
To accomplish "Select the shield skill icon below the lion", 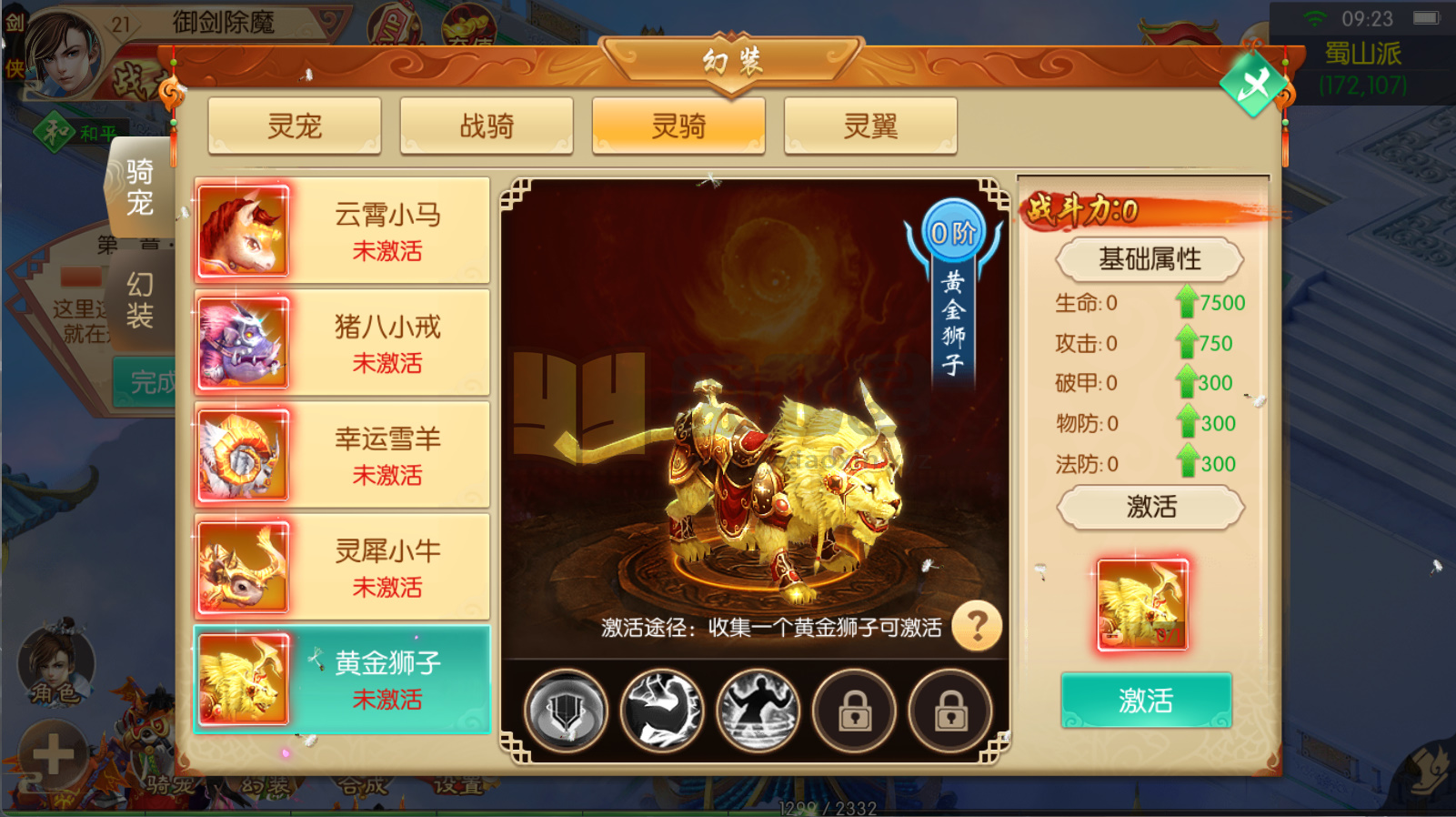I will click(x=565, y=711).
